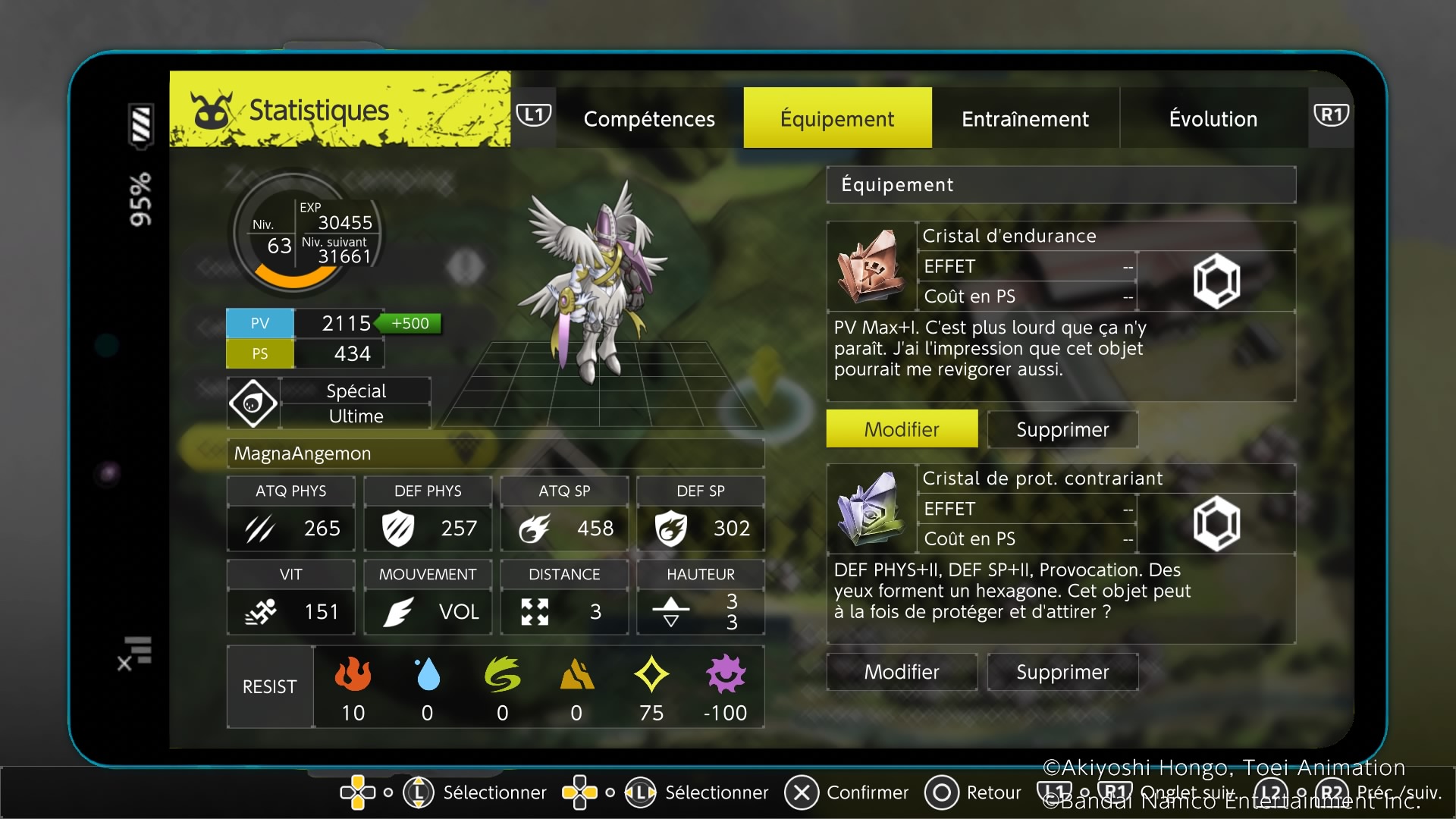
Task: Remove Cristal d'endurance with its Supprimer button
Action: (x=1062, y=429)
